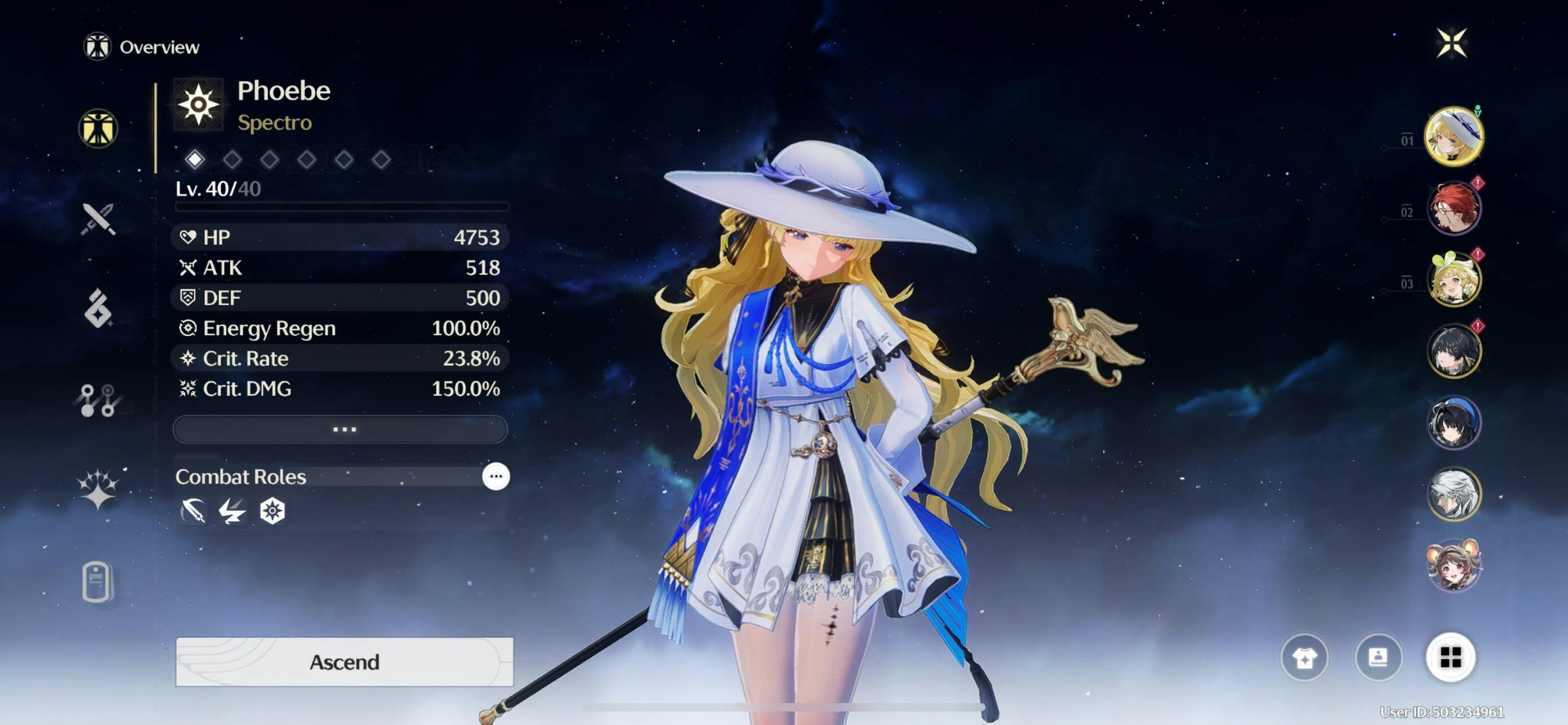Select the Overview silhouette tab

[x=98, y=128]
